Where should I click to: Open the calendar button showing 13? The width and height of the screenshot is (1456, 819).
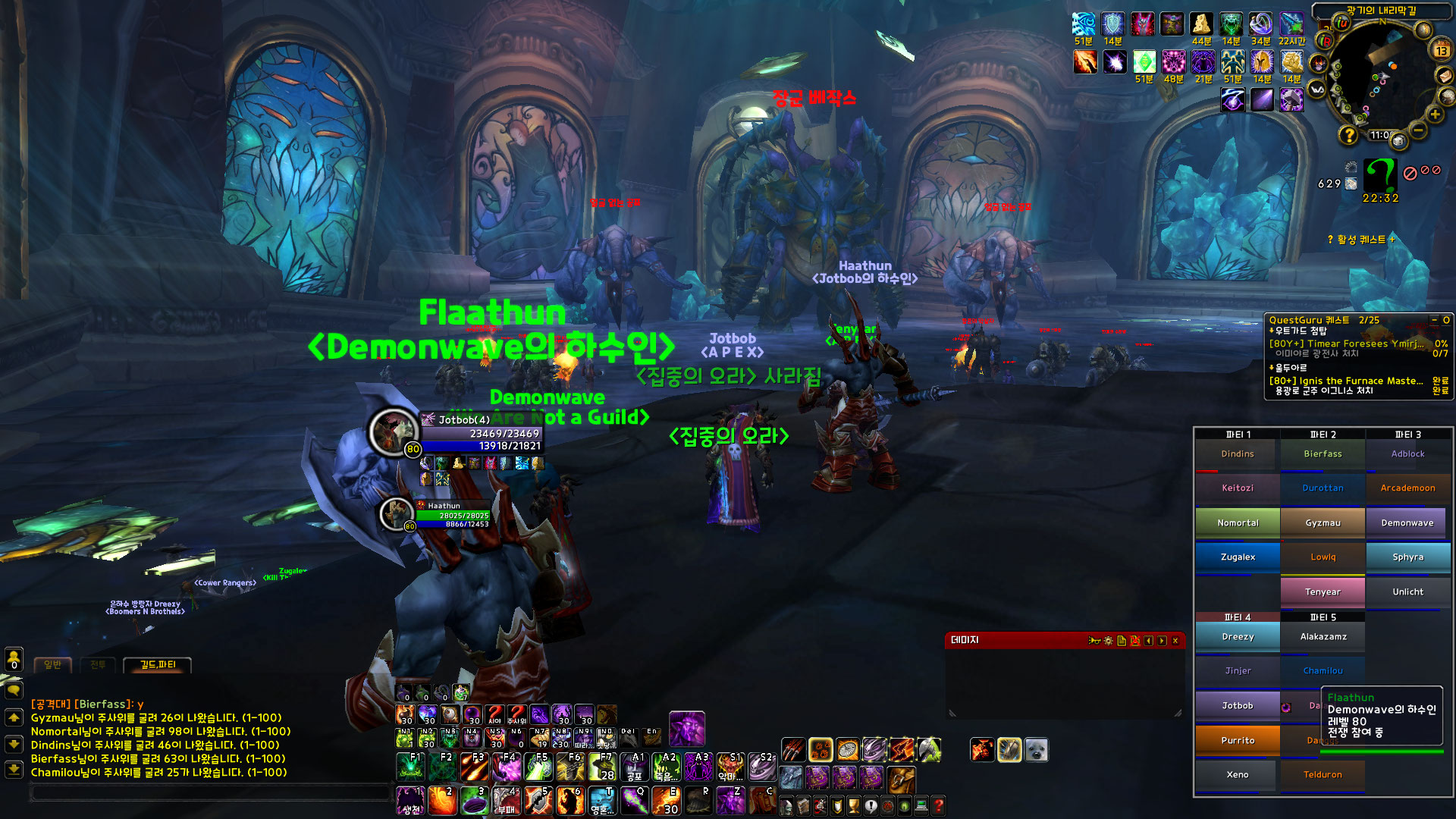coord(1441,51)
